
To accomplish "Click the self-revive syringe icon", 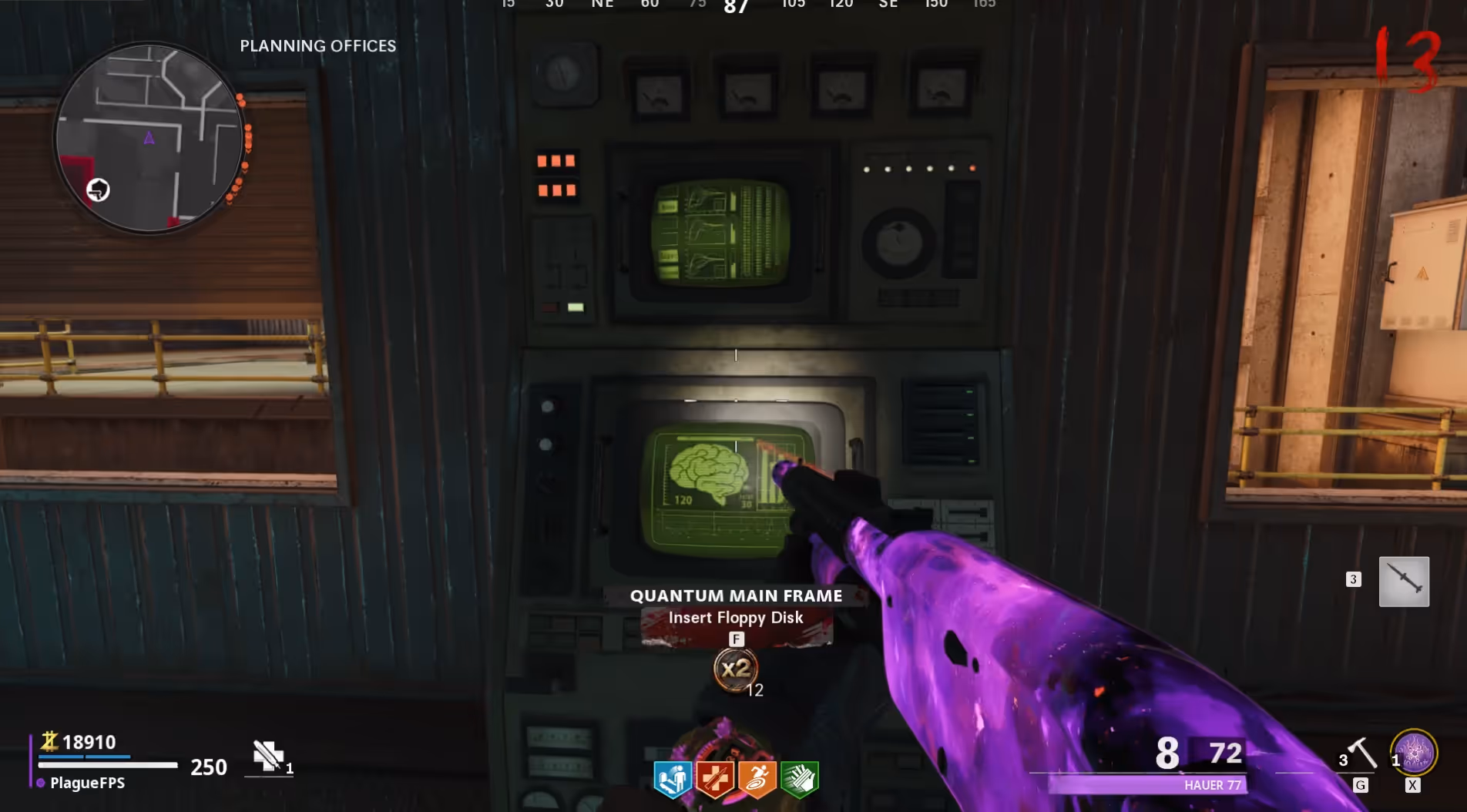I will pos(268,756).
